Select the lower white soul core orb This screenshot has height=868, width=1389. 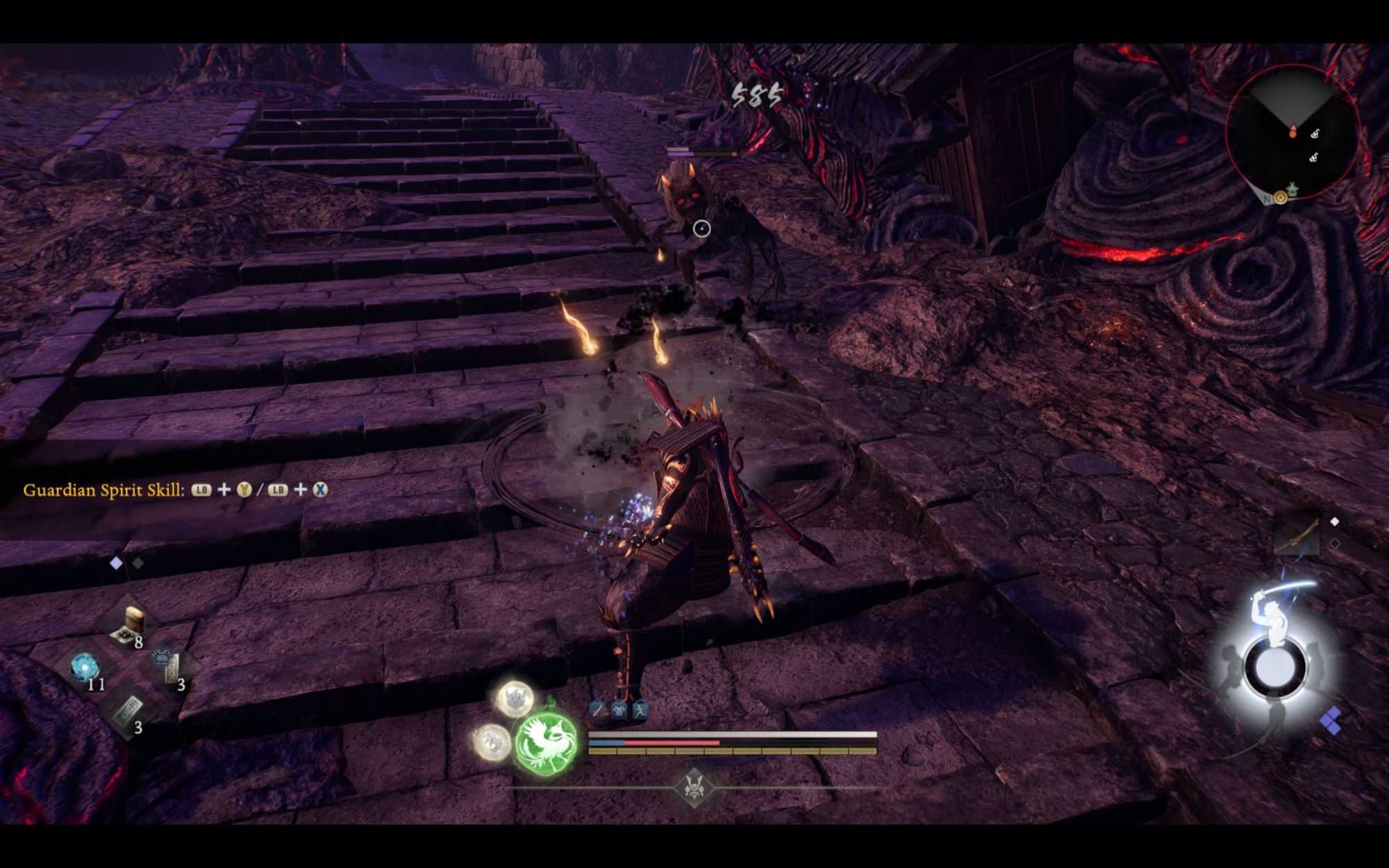click(492, 741)
